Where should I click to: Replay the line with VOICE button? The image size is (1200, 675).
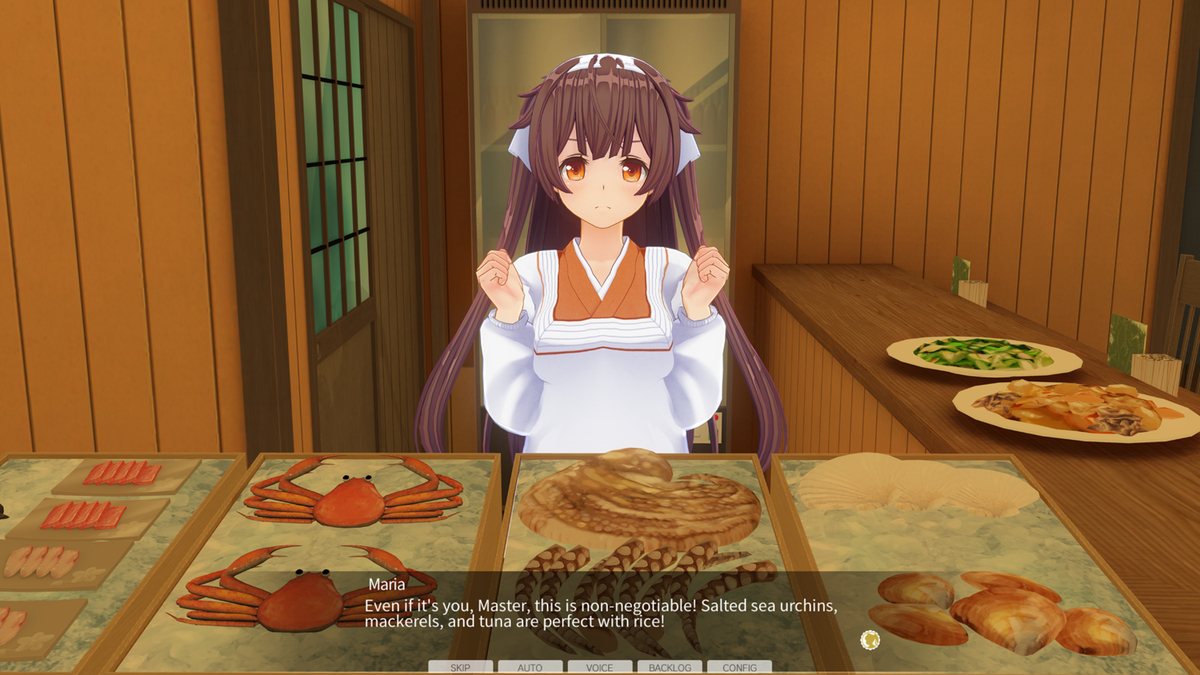600,667
